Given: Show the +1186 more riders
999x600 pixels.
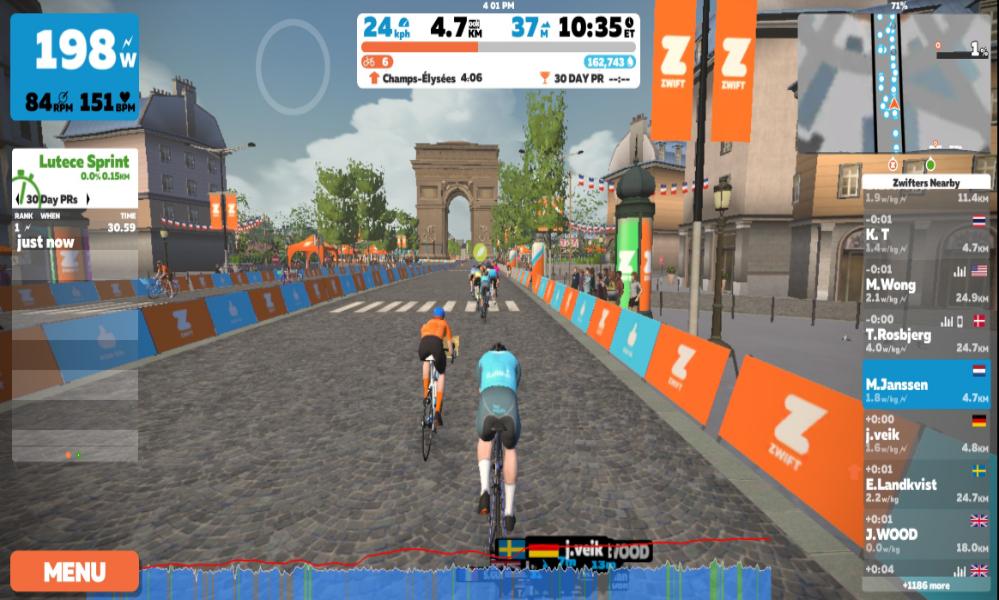Looking at the screenshot, I should point(926,585).
